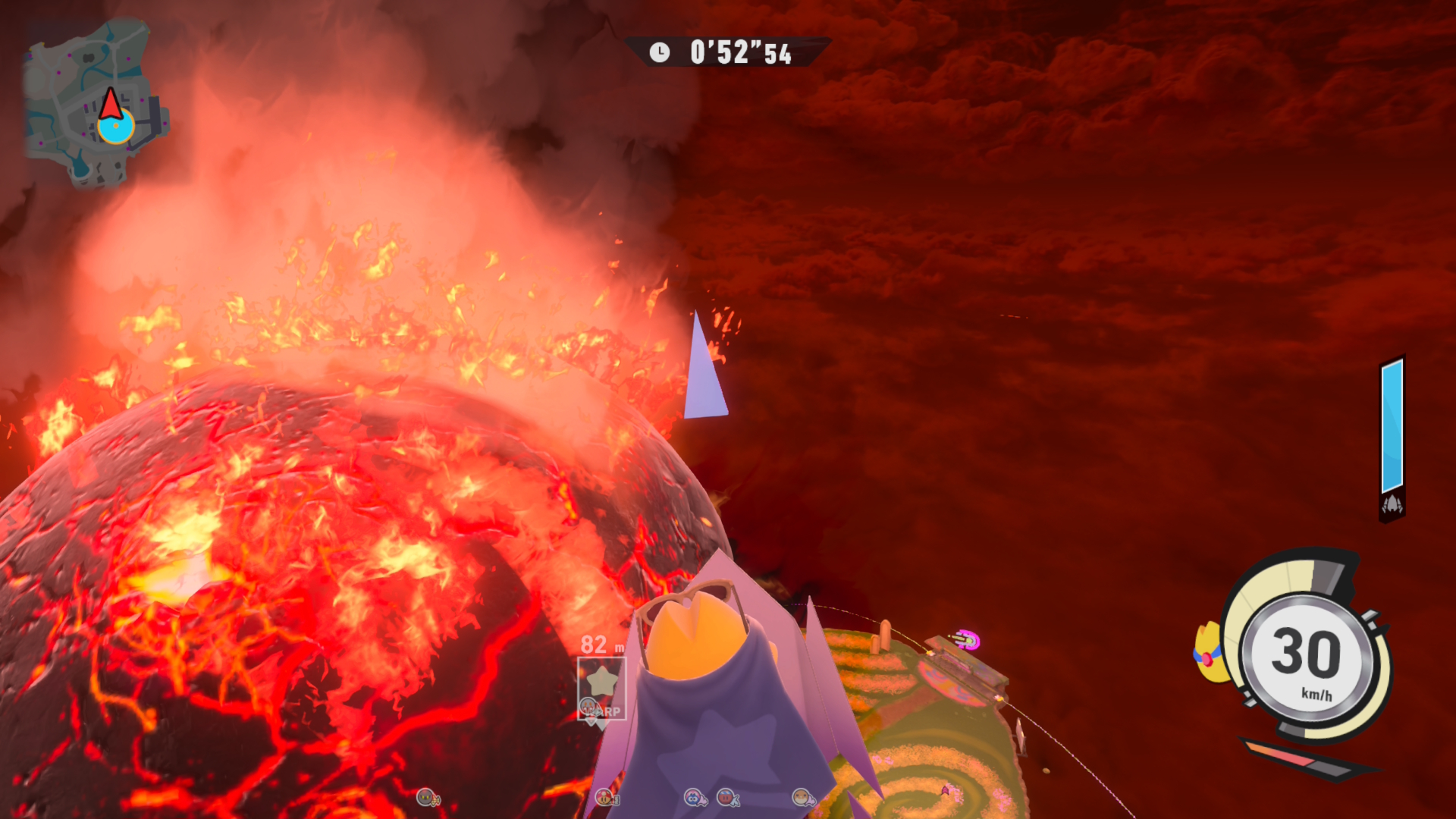Click the red player arrow on minimap
The height and width of the screenshot is (819, 1456).
111,104
